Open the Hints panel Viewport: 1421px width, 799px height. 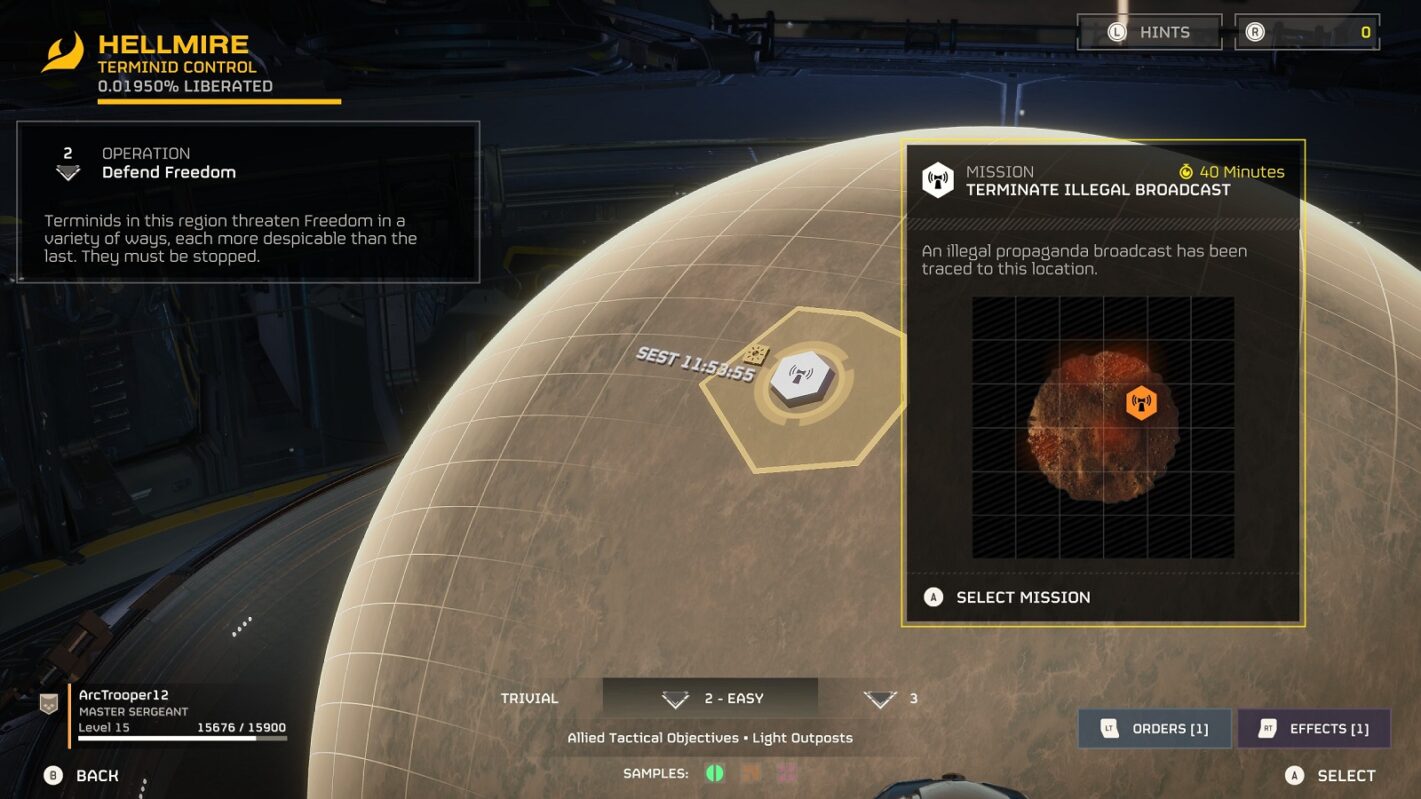(1149, 32)
